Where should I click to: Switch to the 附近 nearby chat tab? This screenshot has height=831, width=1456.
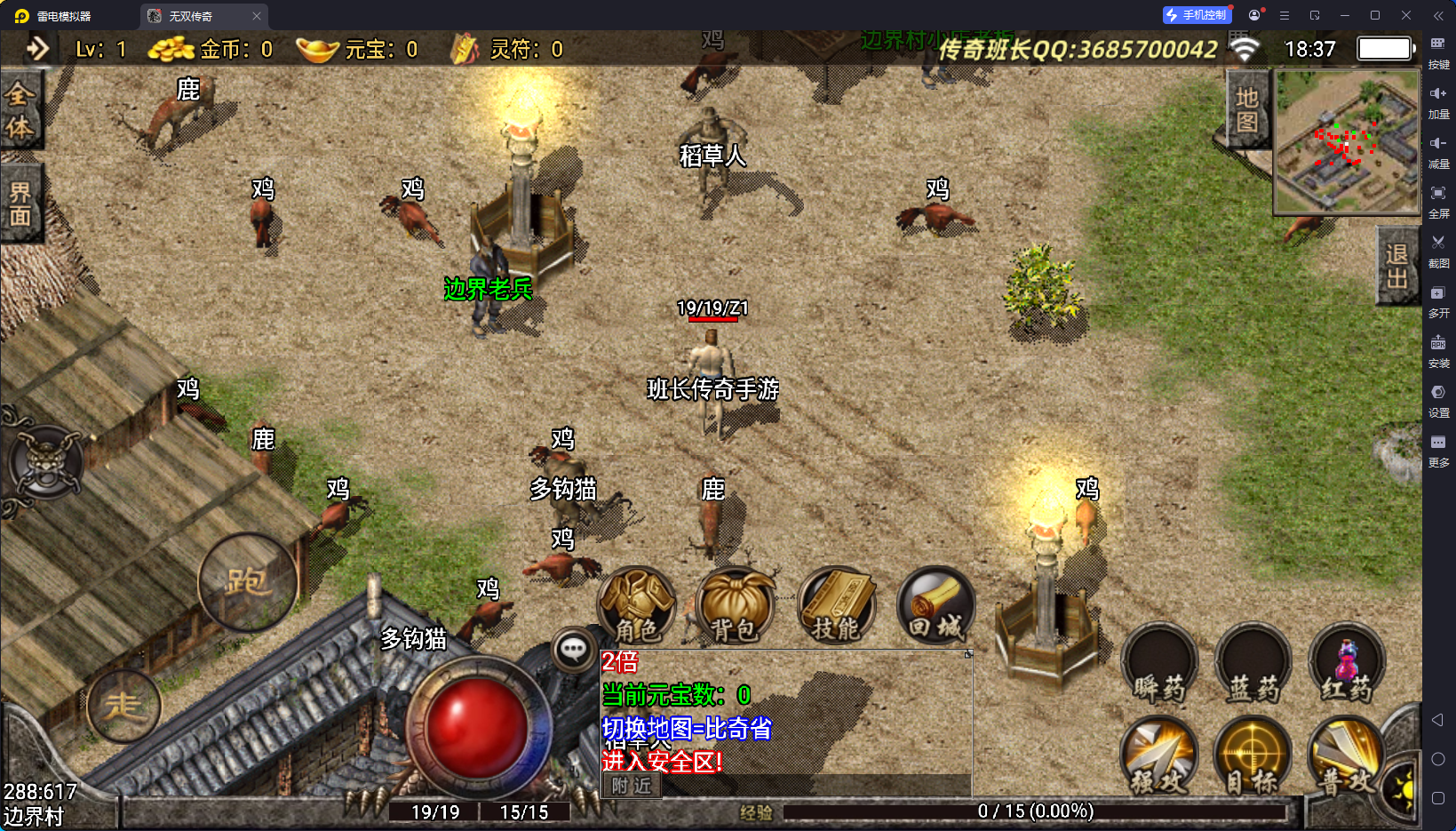coord(632,786)
